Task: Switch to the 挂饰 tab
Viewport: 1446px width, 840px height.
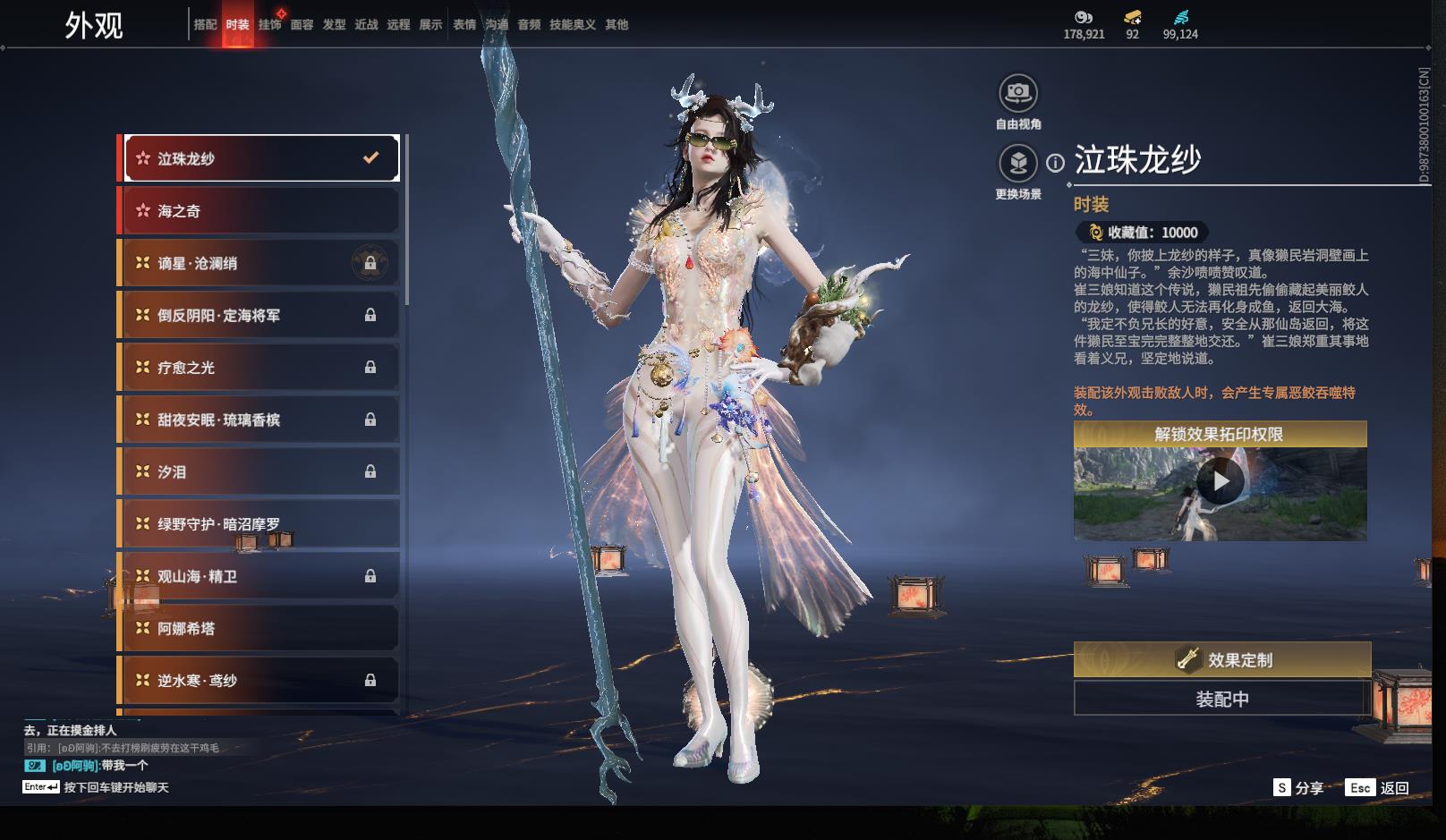Action: [x=269, y=25]
